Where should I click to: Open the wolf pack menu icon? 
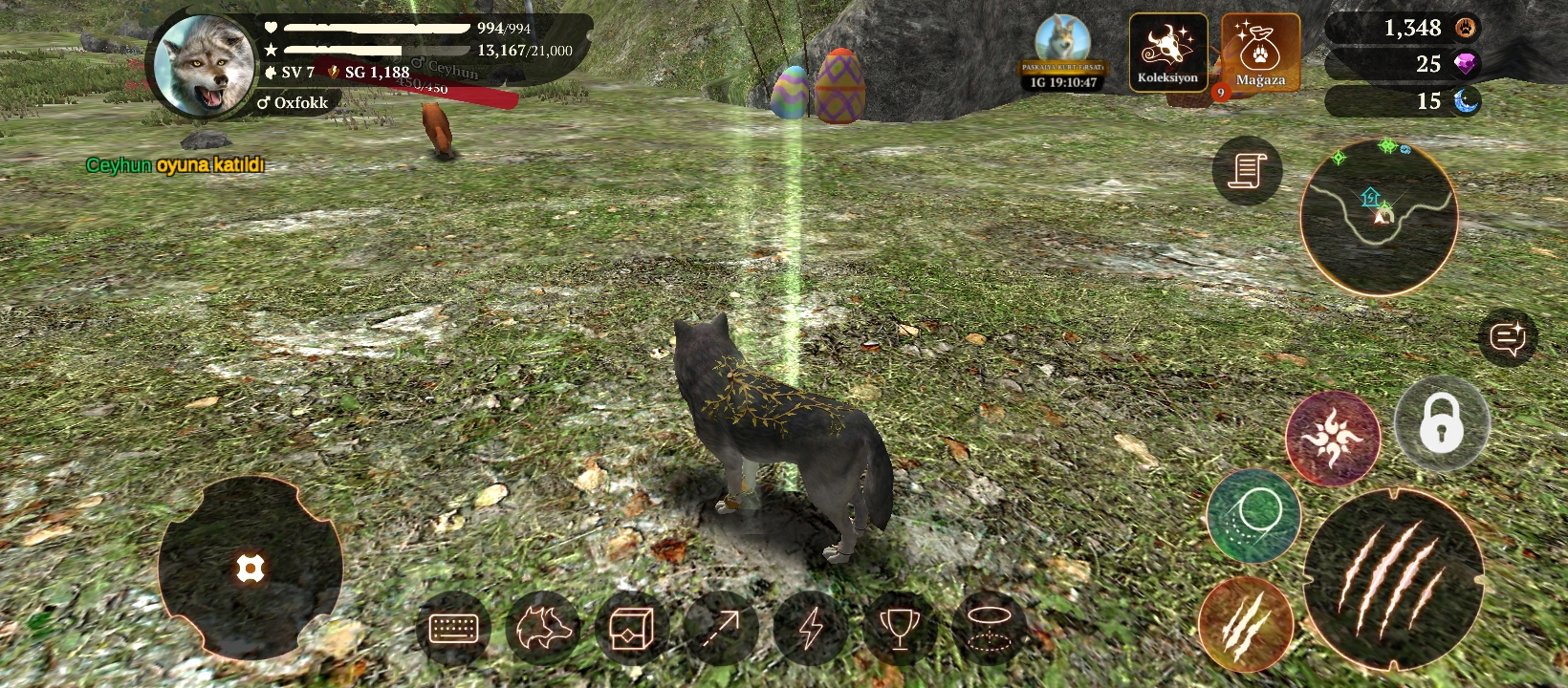coord(543,628)
